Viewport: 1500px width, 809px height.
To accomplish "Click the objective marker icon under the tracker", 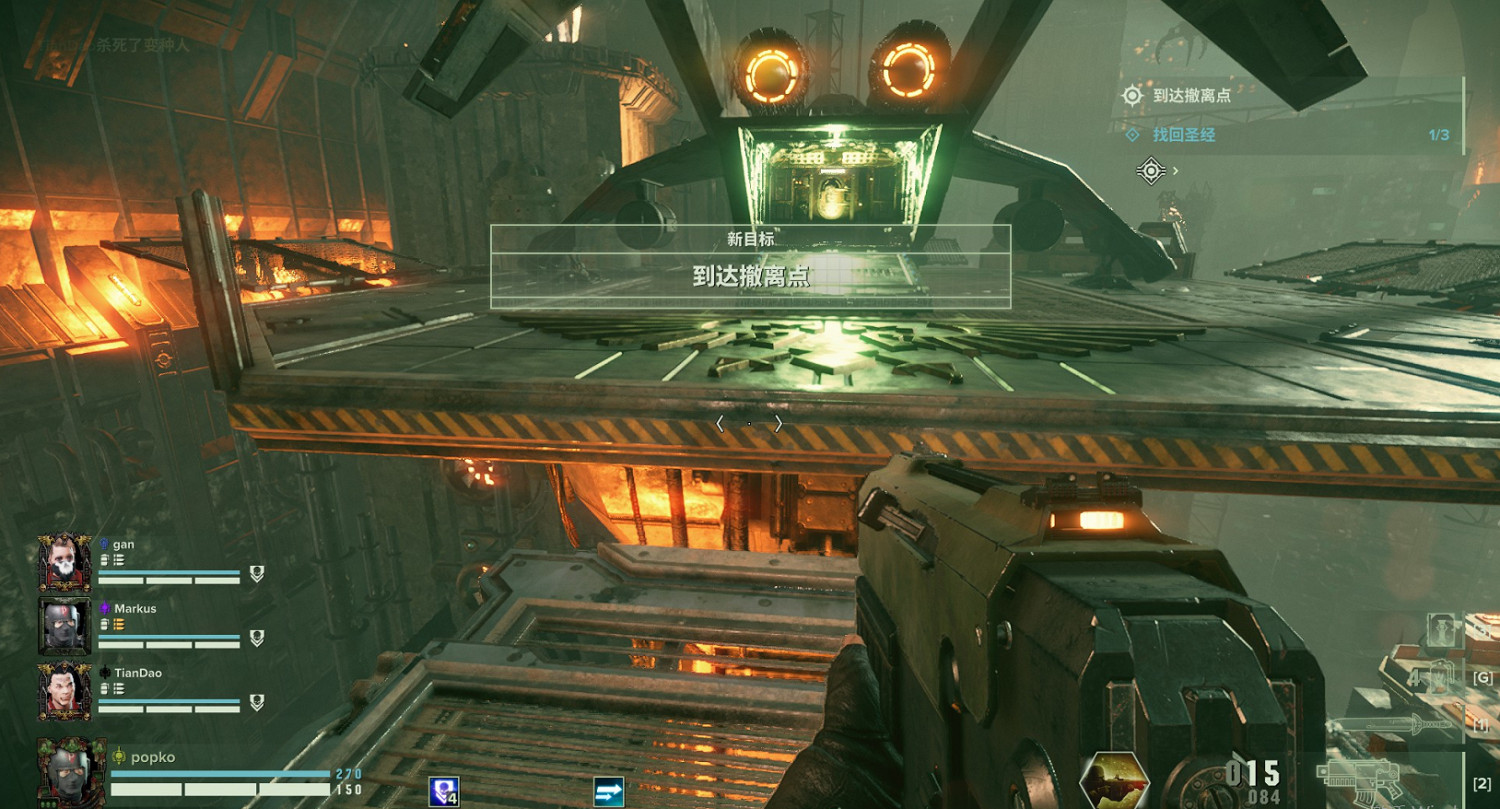I will click(x=1152, y=171).
